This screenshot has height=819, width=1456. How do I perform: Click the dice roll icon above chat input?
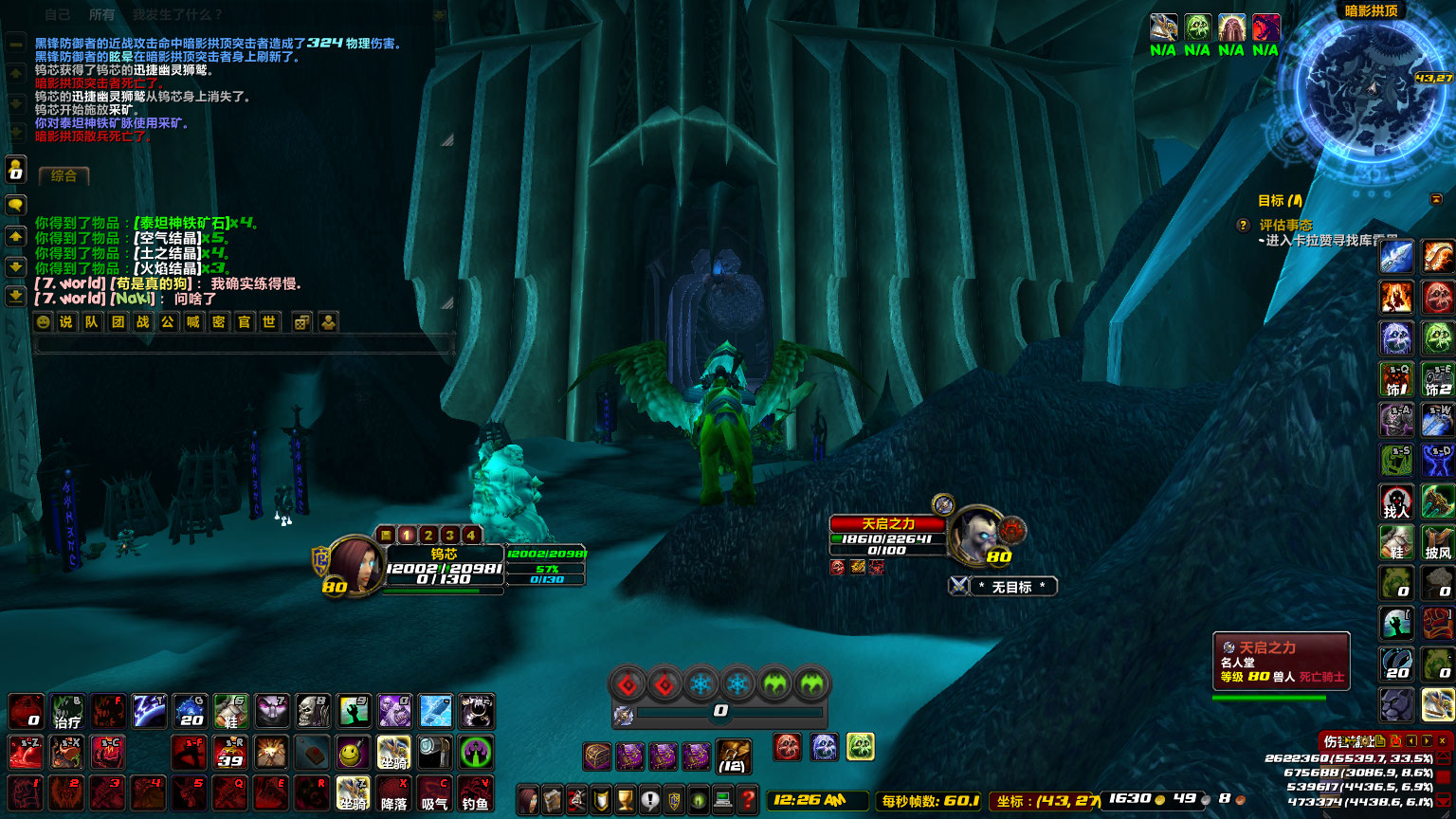pos(300,322)
